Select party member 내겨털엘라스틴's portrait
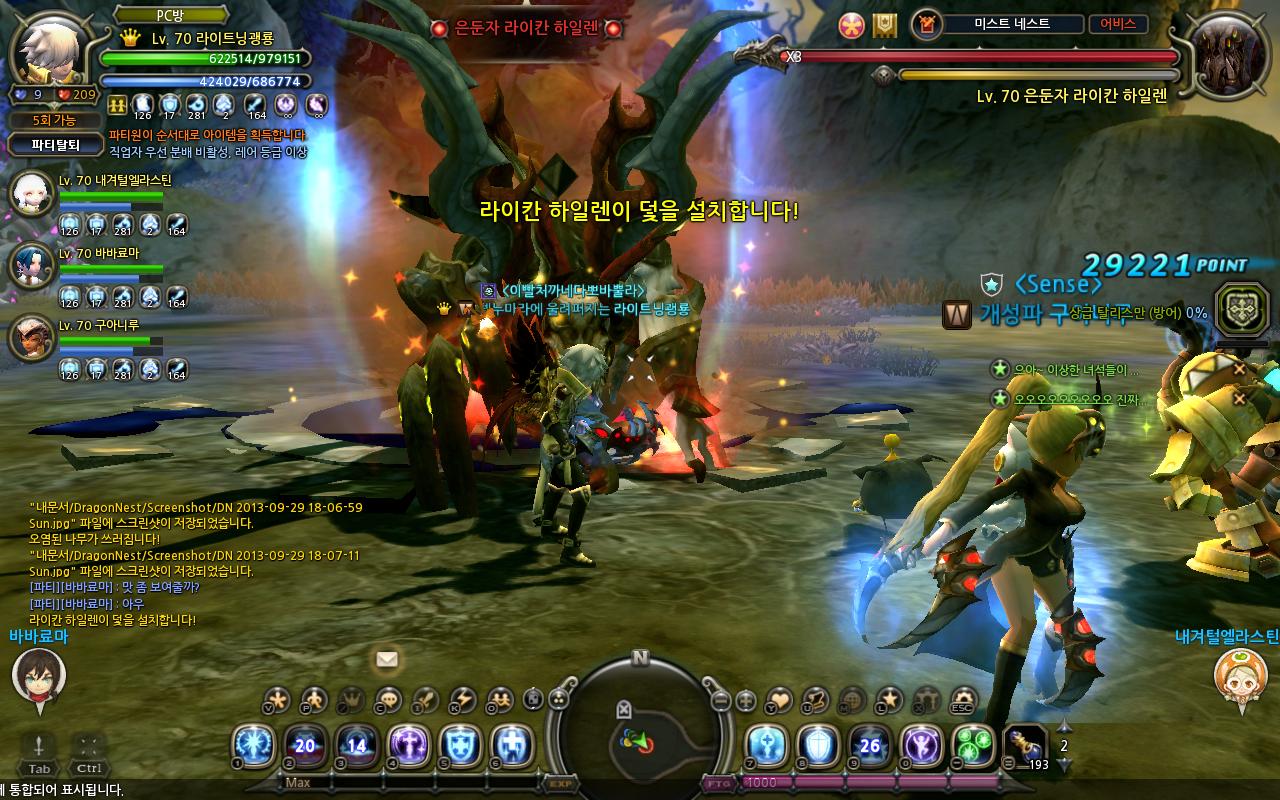Viewport: 1280px width, 800px height. click(30, 195)
